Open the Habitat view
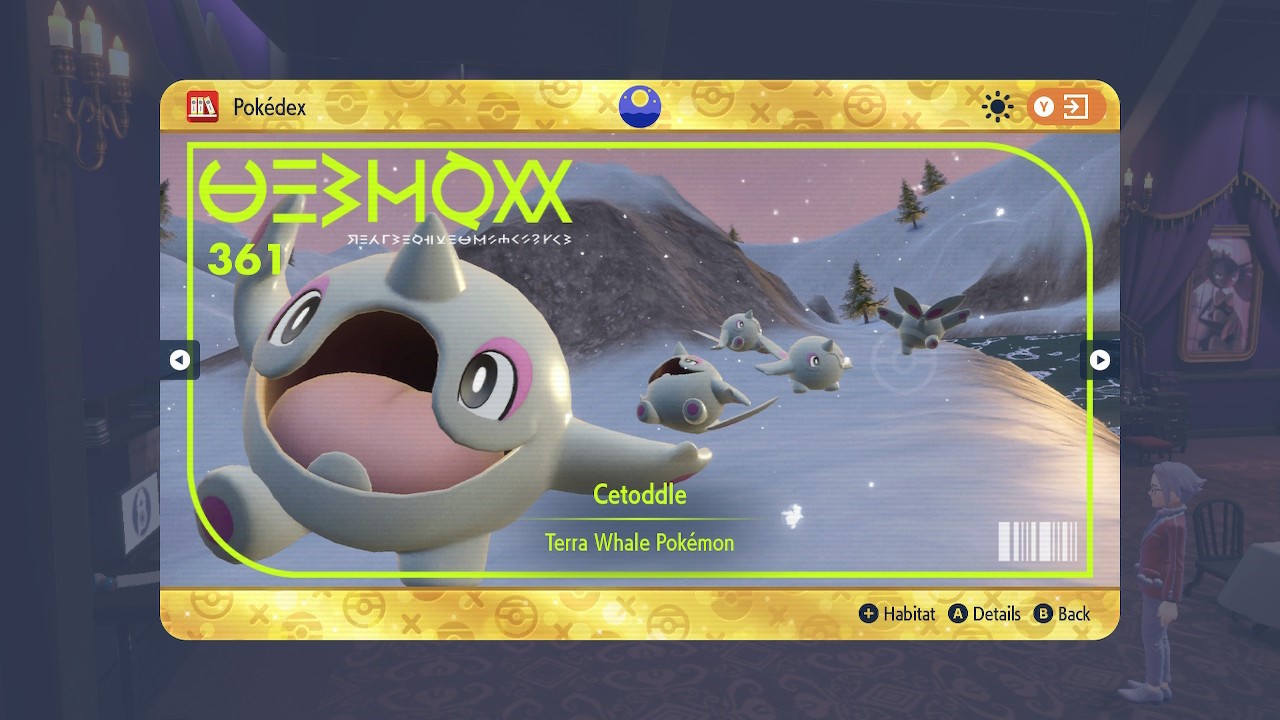1280x720 pixels. coord(898,614)
